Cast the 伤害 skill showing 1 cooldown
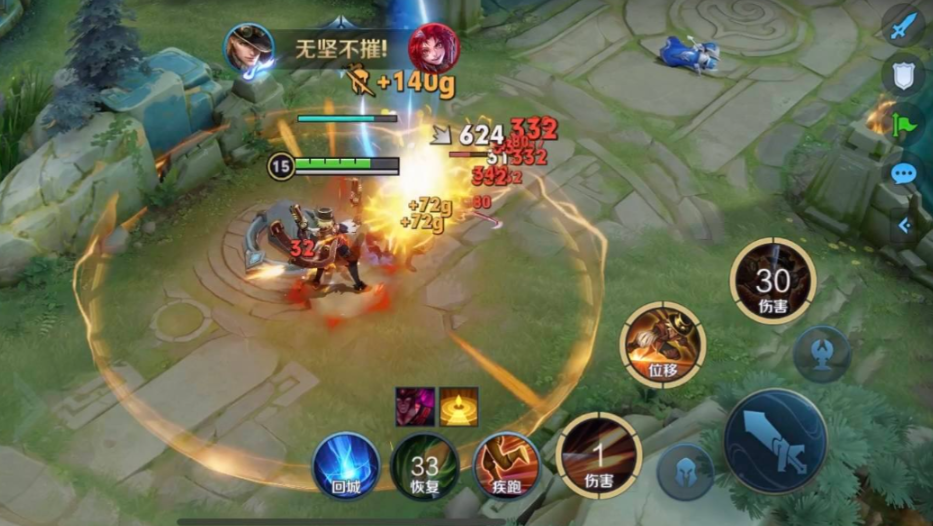The width and height of the screenshot is (933, 526). tap(598, 456)
